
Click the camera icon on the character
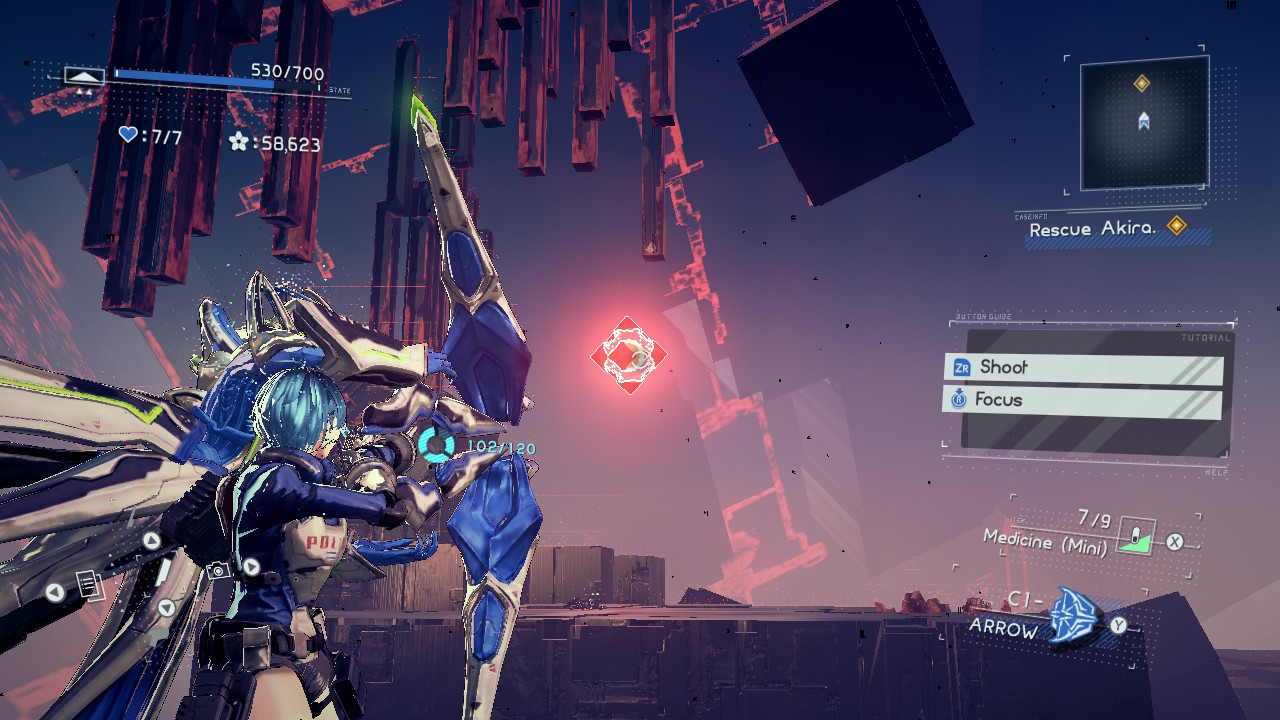[x=217, y=570]
